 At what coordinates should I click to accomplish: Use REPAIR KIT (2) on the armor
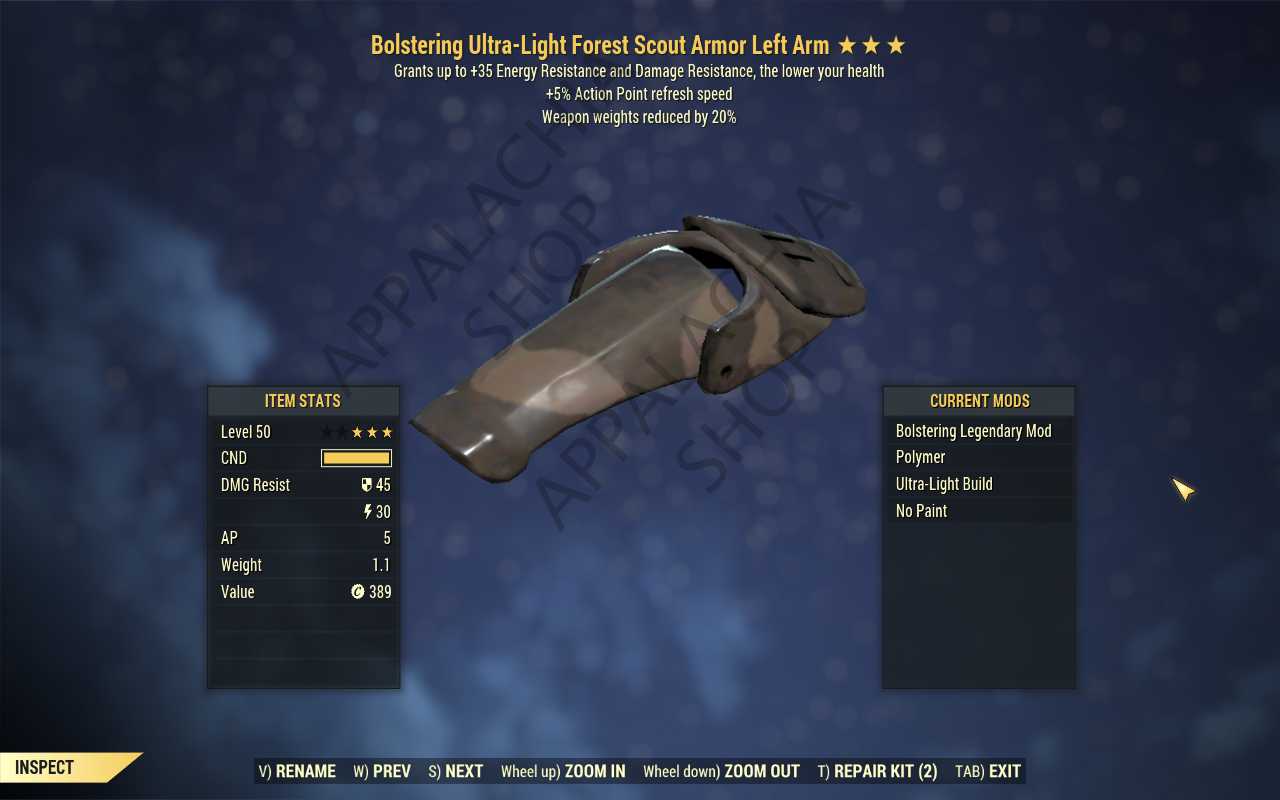coord(877,771)
